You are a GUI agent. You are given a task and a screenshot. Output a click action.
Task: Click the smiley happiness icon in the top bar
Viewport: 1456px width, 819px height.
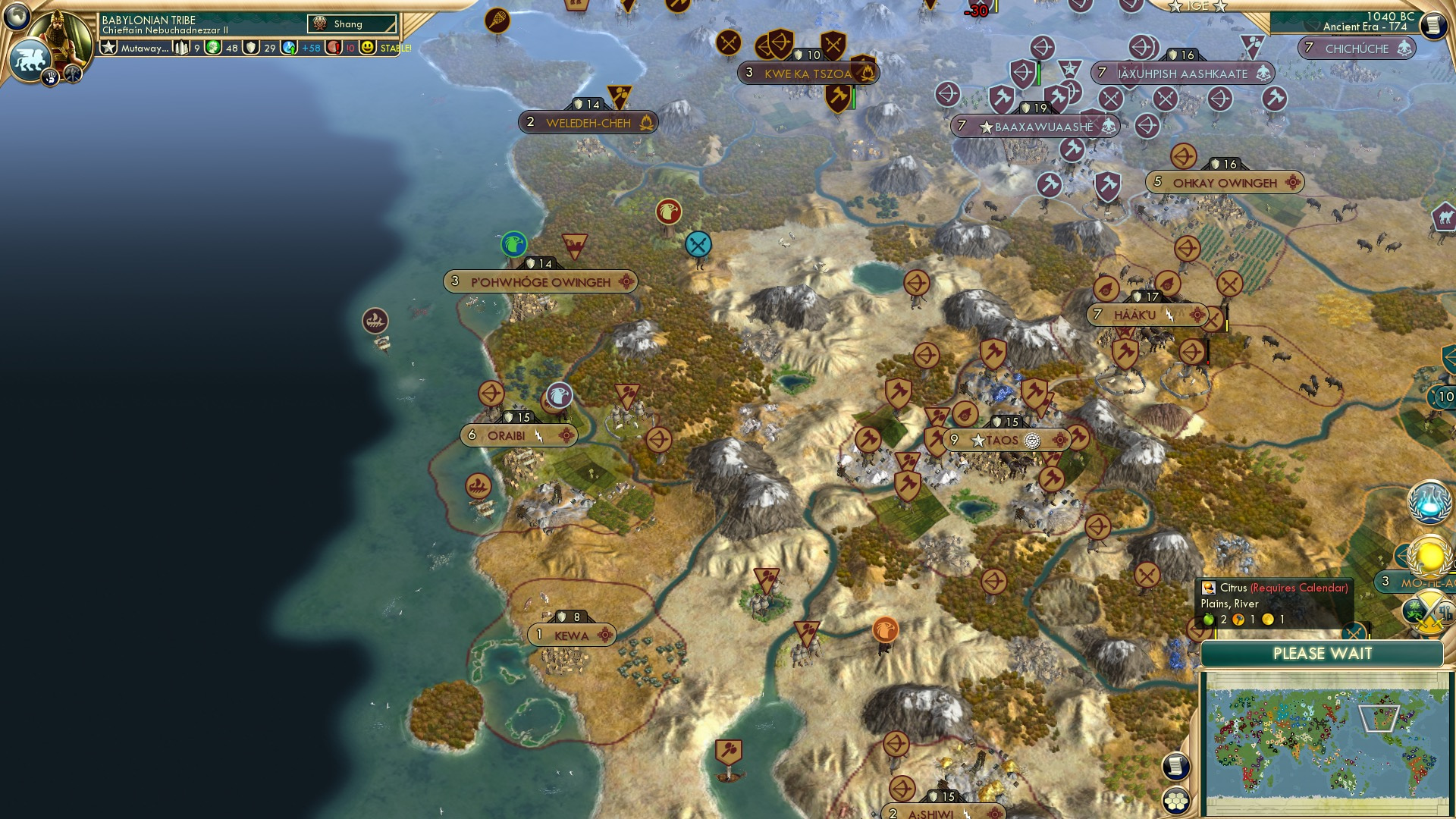point(367,47)
